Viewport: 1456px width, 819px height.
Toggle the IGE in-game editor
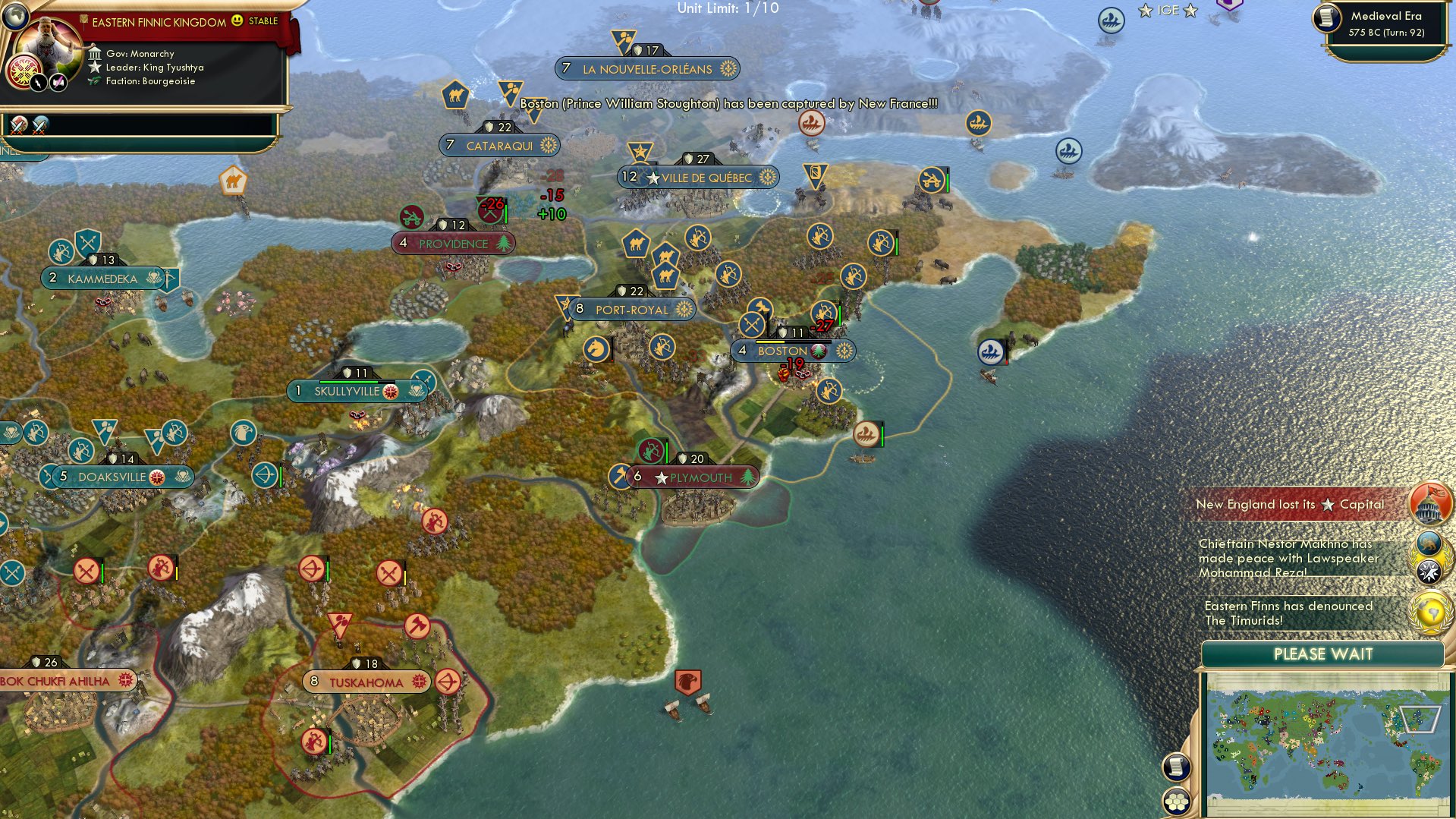coord(1168,11)
